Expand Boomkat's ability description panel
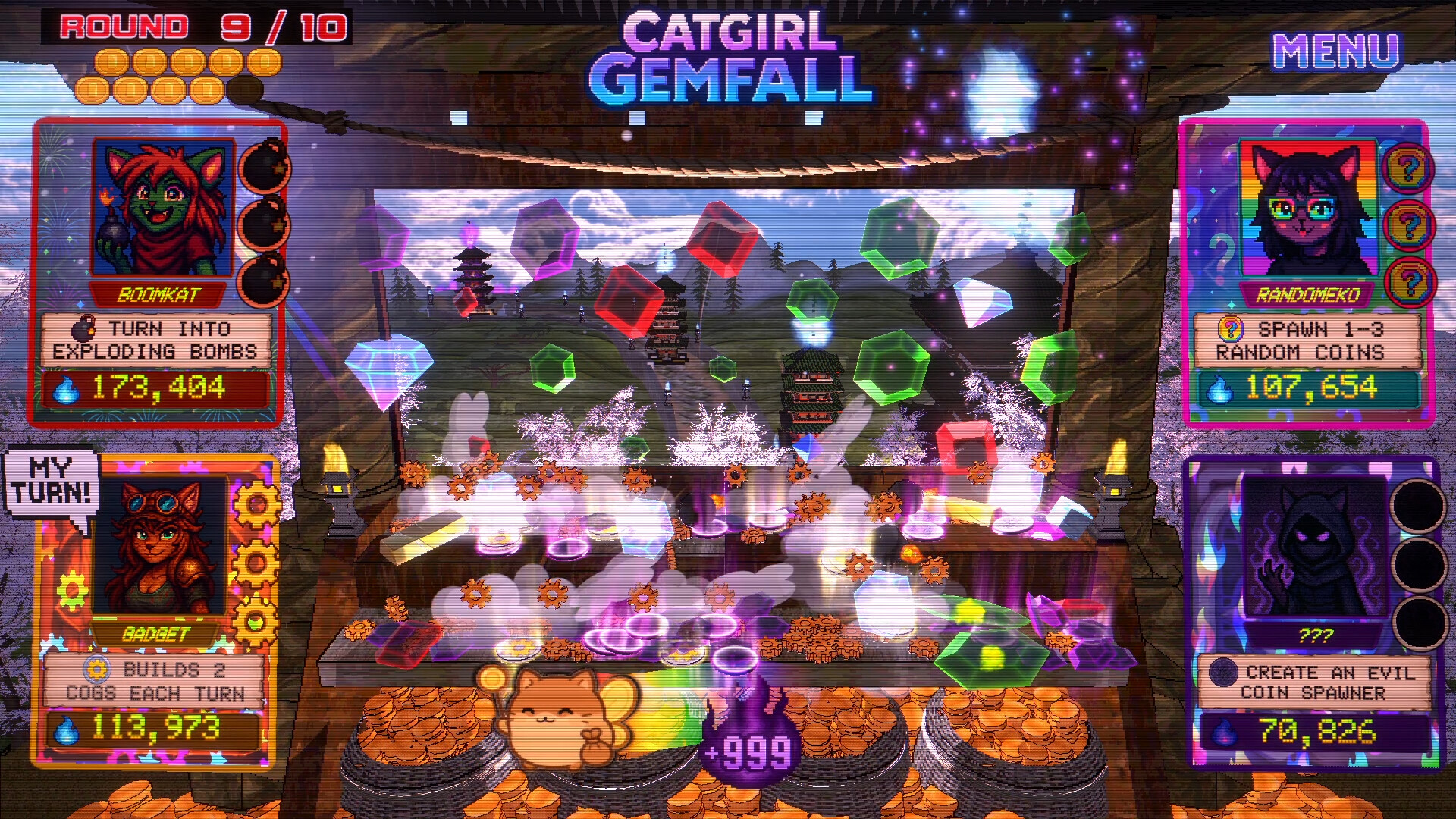The width and height of the screenshot is (1456, 819). 157,340
